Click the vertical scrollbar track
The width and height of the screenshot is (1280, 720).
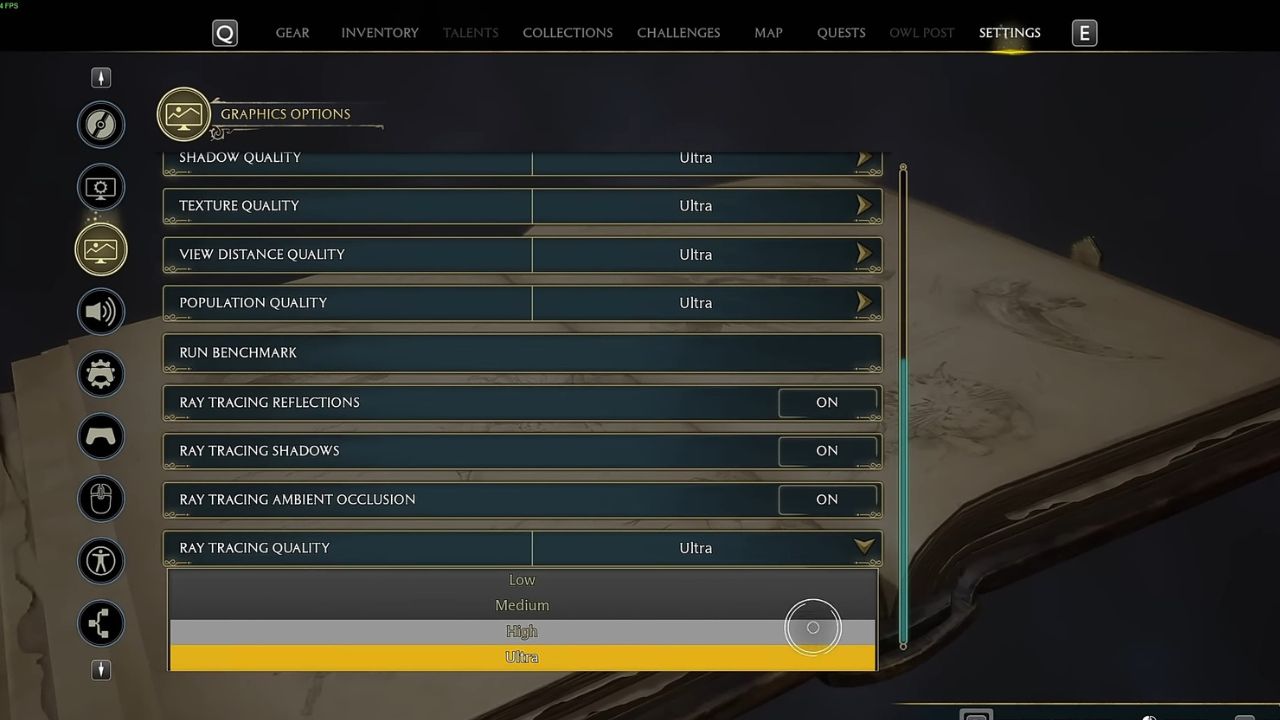coord(902,400)
